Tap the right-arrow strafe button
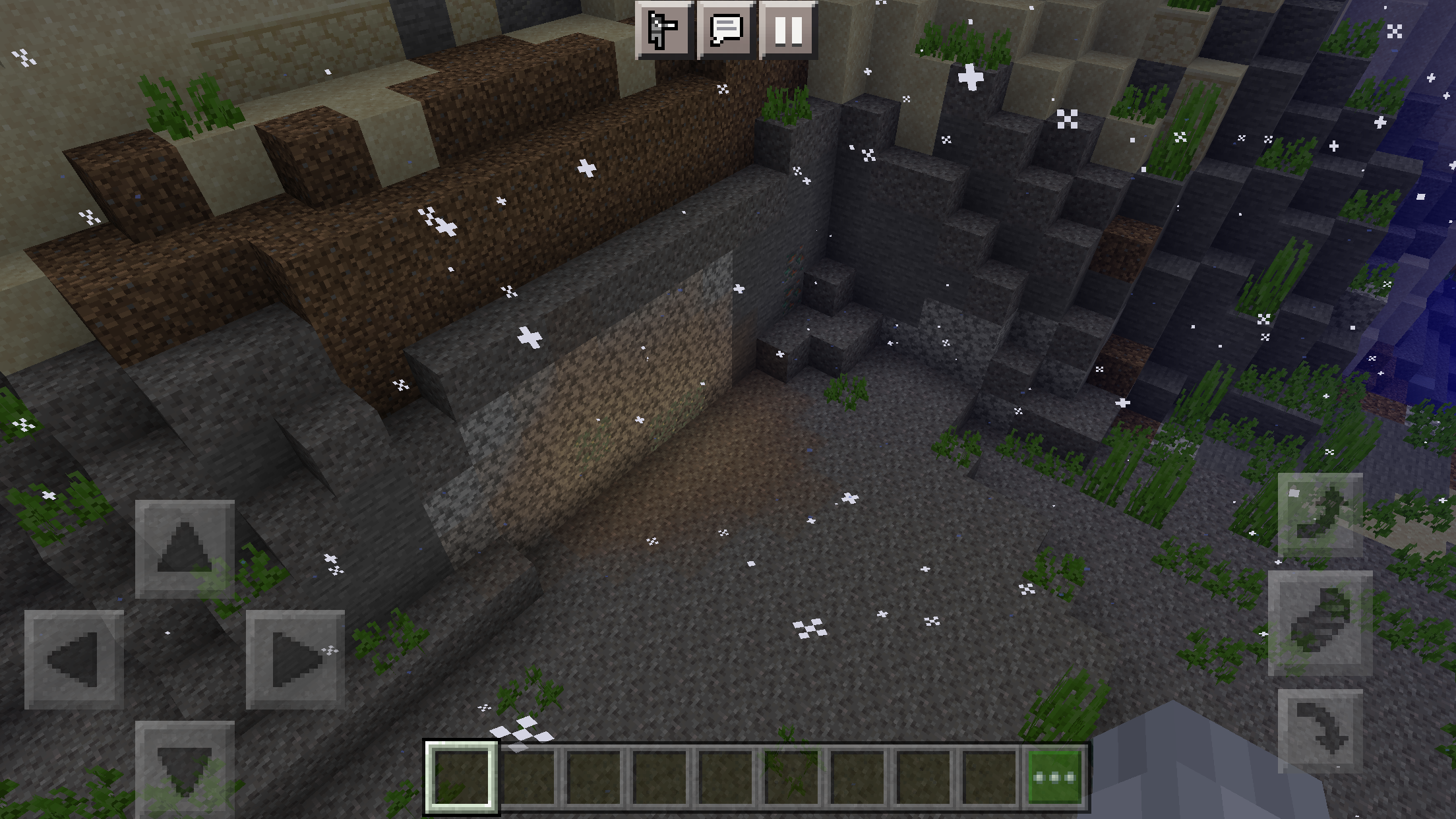This screenshot has height=819, width=1456. tap(295, 659)
